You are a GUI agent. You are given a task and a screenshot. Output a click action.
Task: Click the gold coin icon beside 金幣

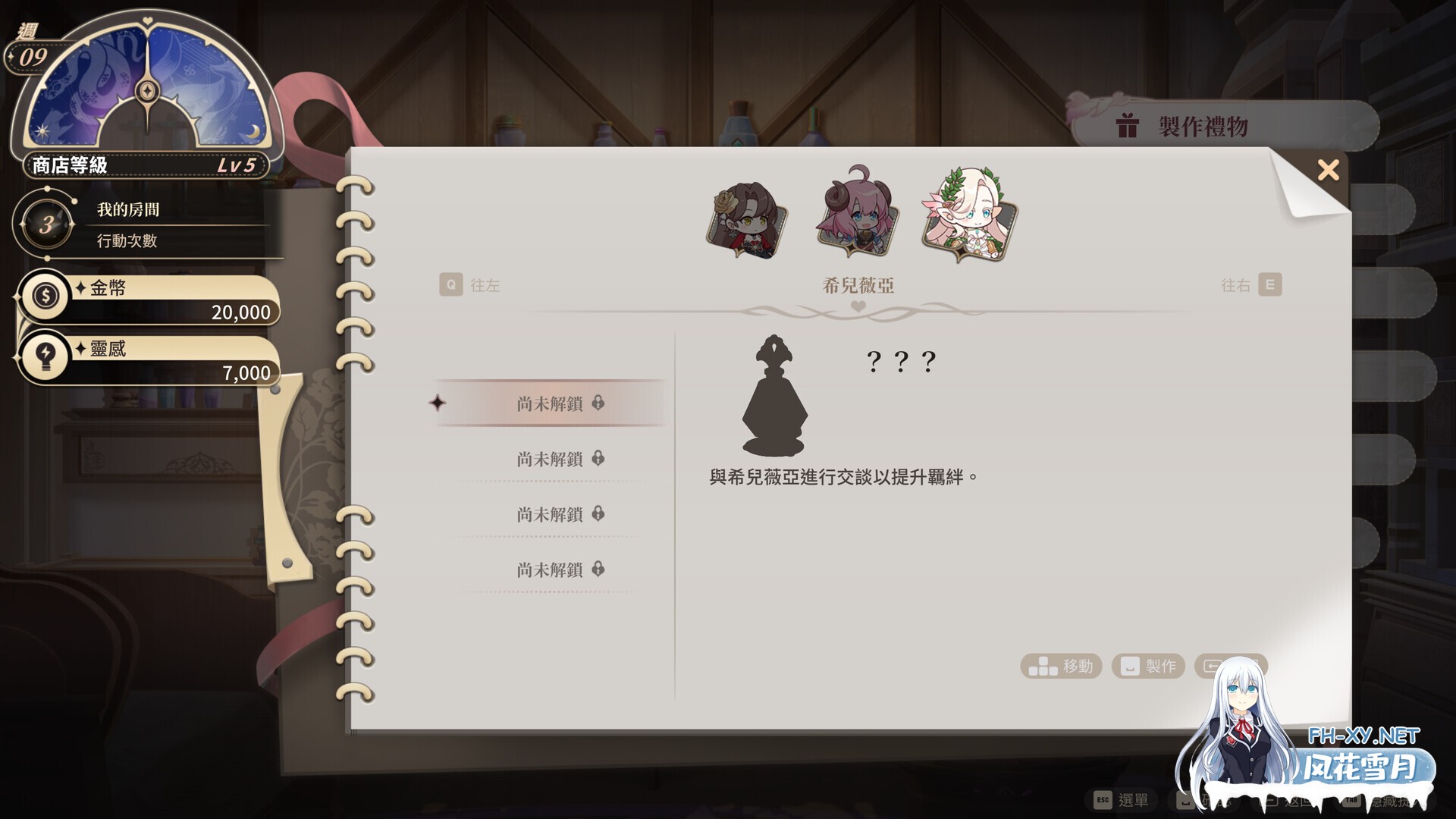[45, 296]
